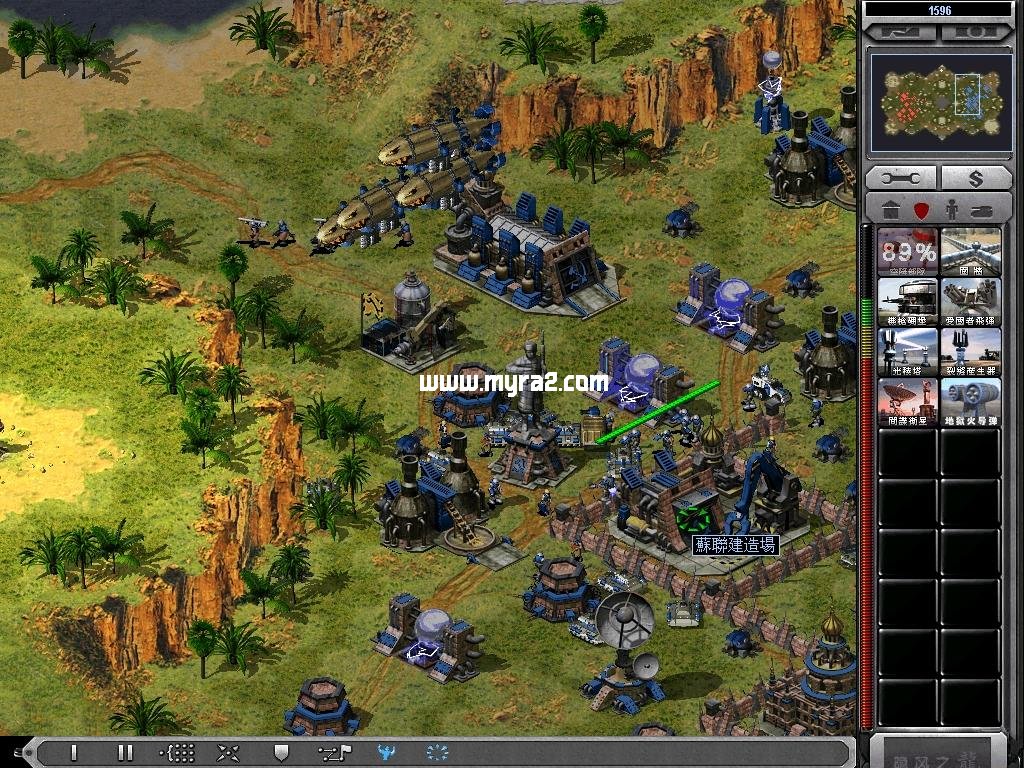Build the Gap Generator structure
This screenshot has height=768, width=1024.
coord(970,351)
